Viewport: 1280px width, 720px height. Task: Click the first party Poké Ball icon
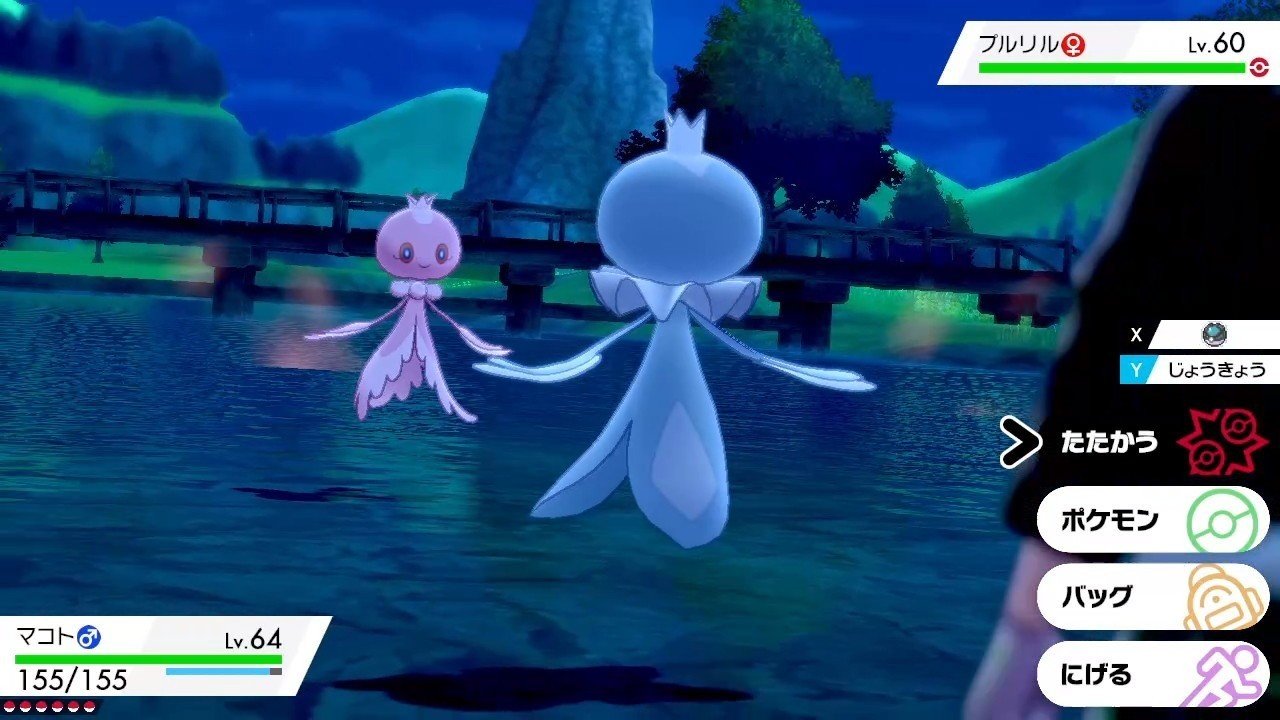pyautogui.click(x=10, y=706)
